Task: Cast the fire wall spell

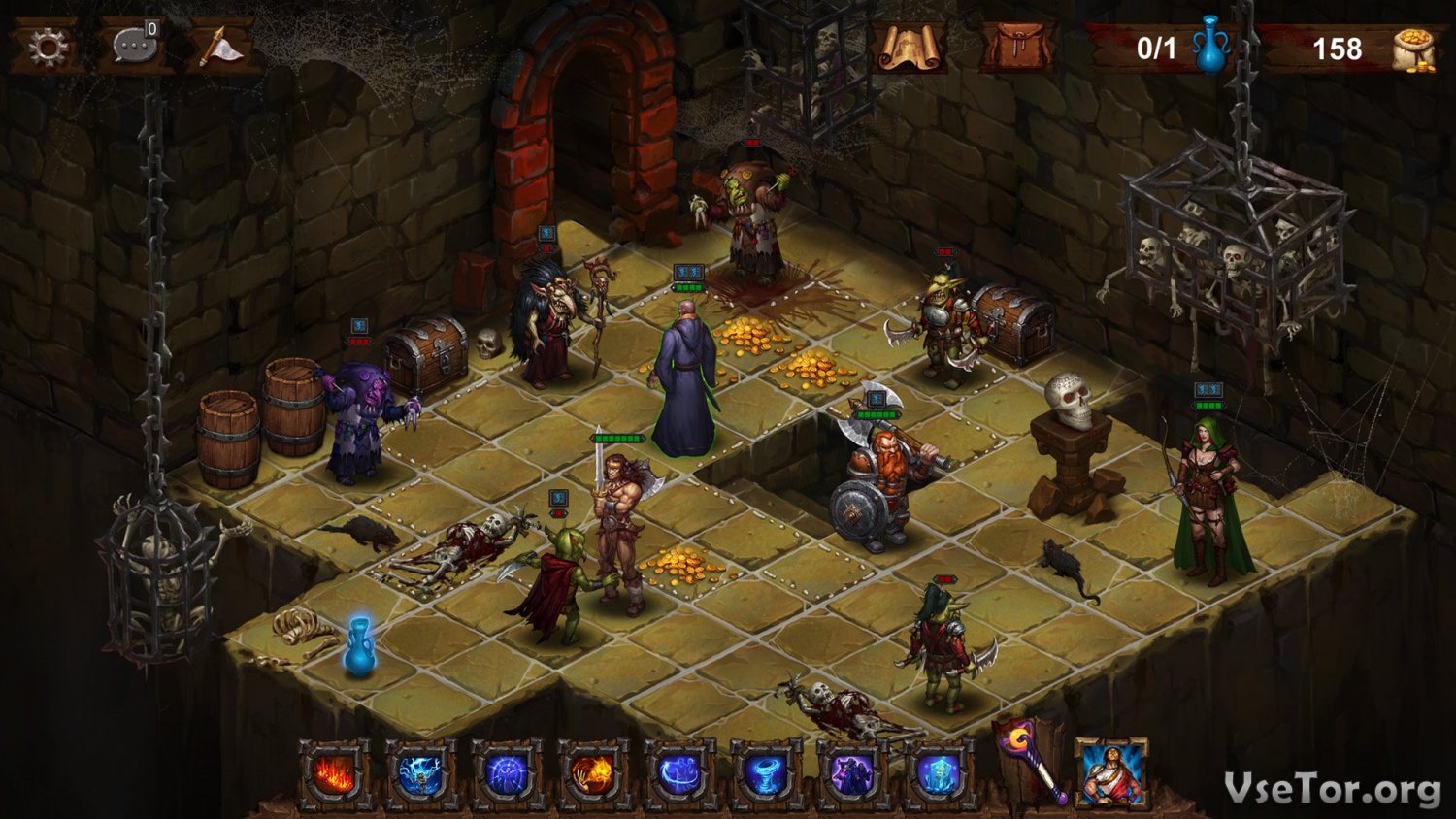Action: (334, 775)
